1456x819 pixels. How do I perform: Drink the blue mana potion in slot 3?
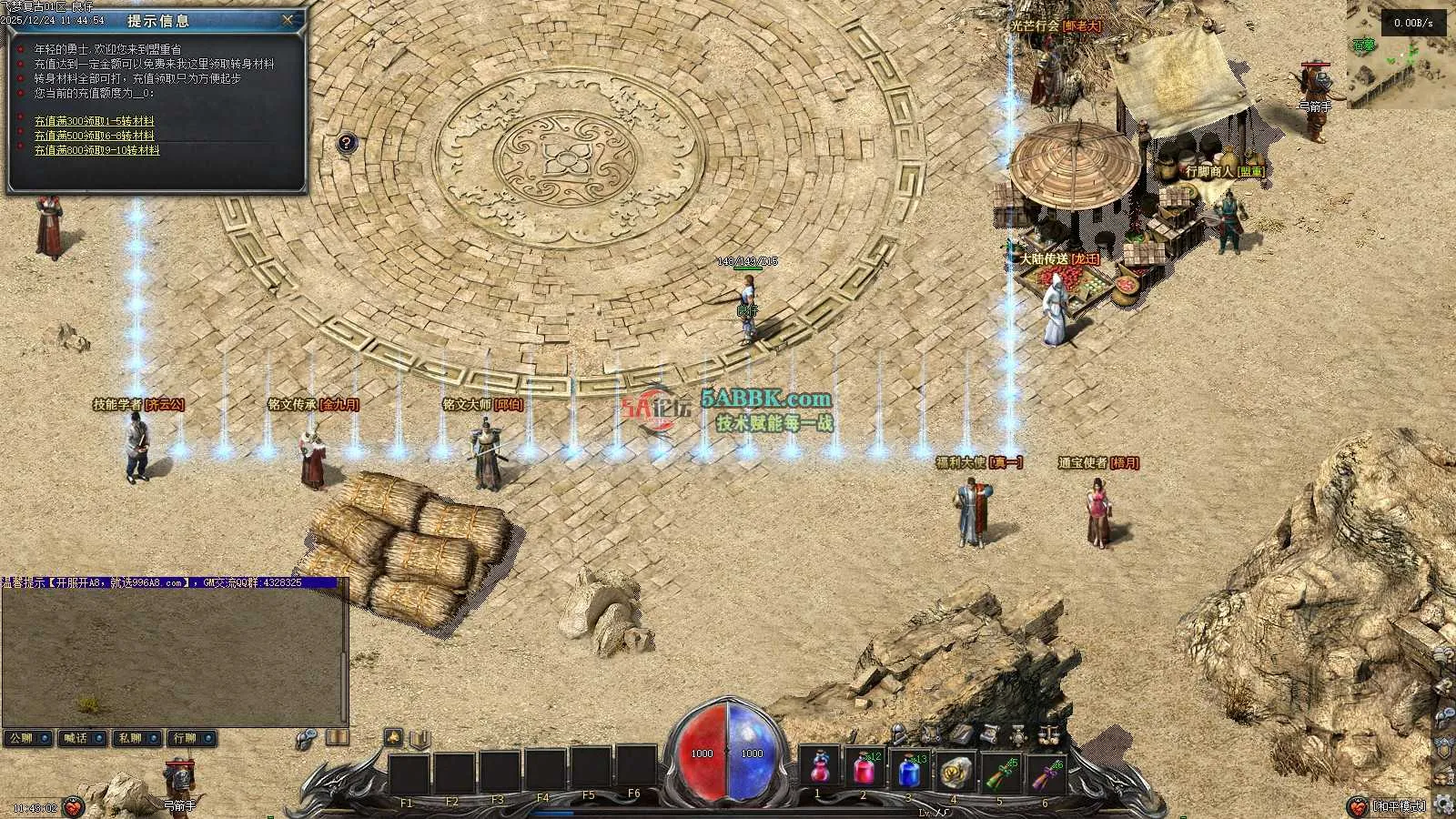pyautogui.click(x=908, y=771)
